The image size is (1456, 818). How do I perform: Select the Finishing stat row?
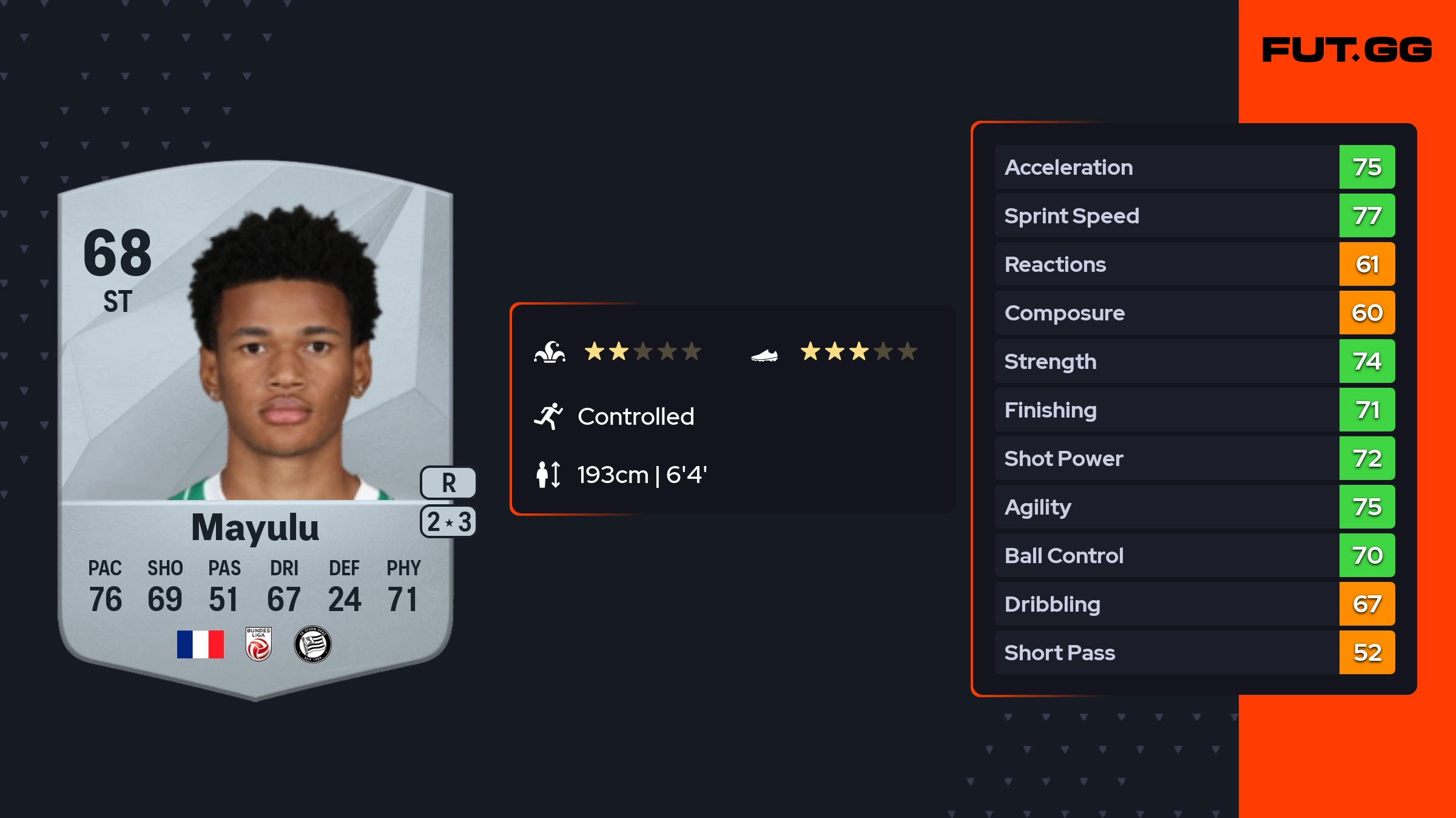coord(1194,410)
